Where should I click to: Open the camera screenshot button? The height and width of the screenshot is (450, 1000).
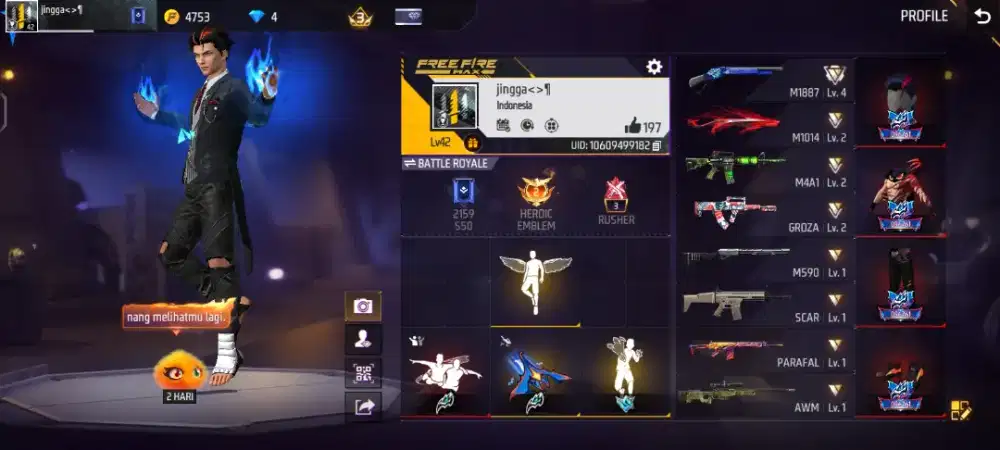tap(363, 306)
